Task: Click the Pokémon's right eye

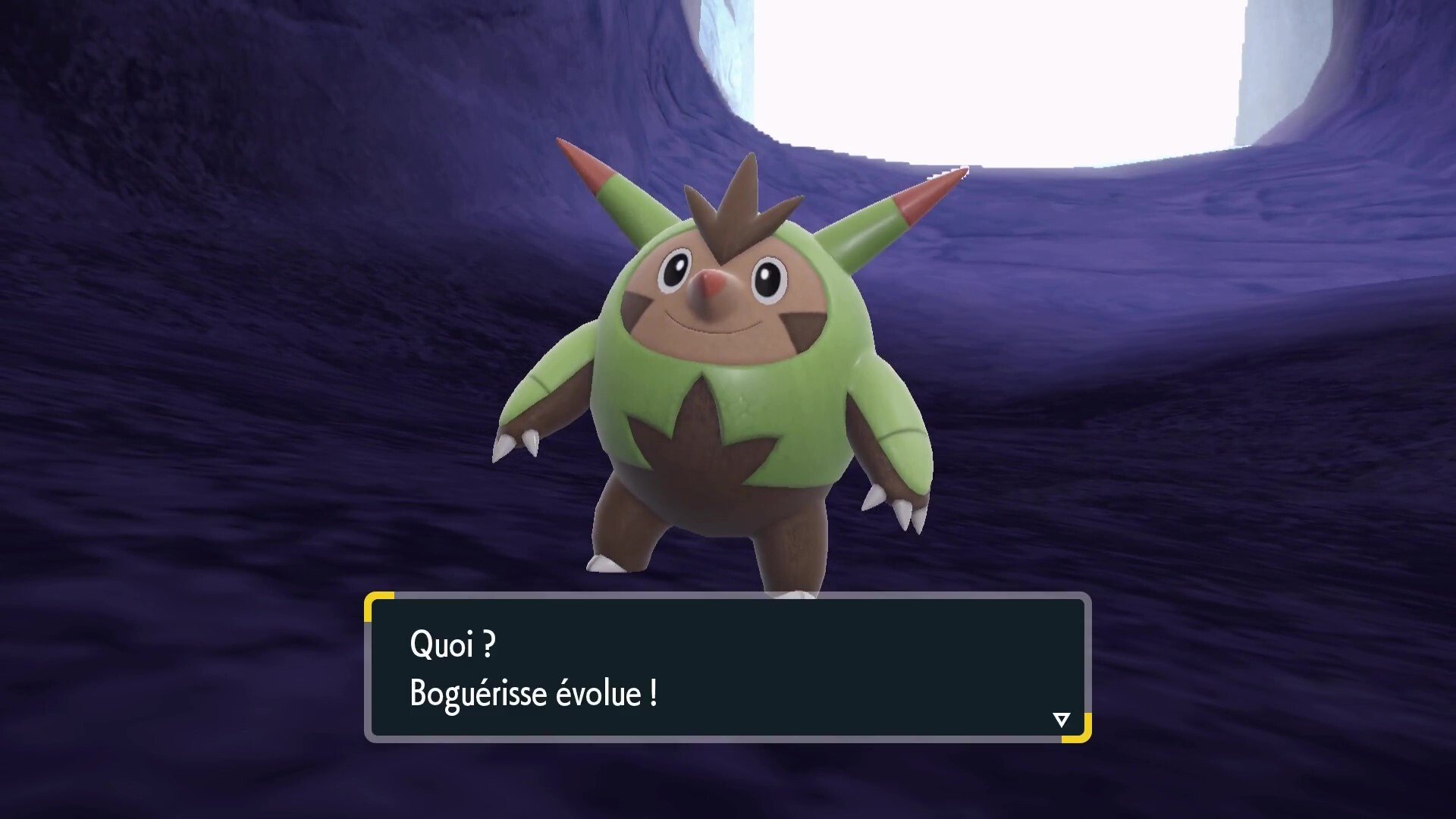Action: 768,279
